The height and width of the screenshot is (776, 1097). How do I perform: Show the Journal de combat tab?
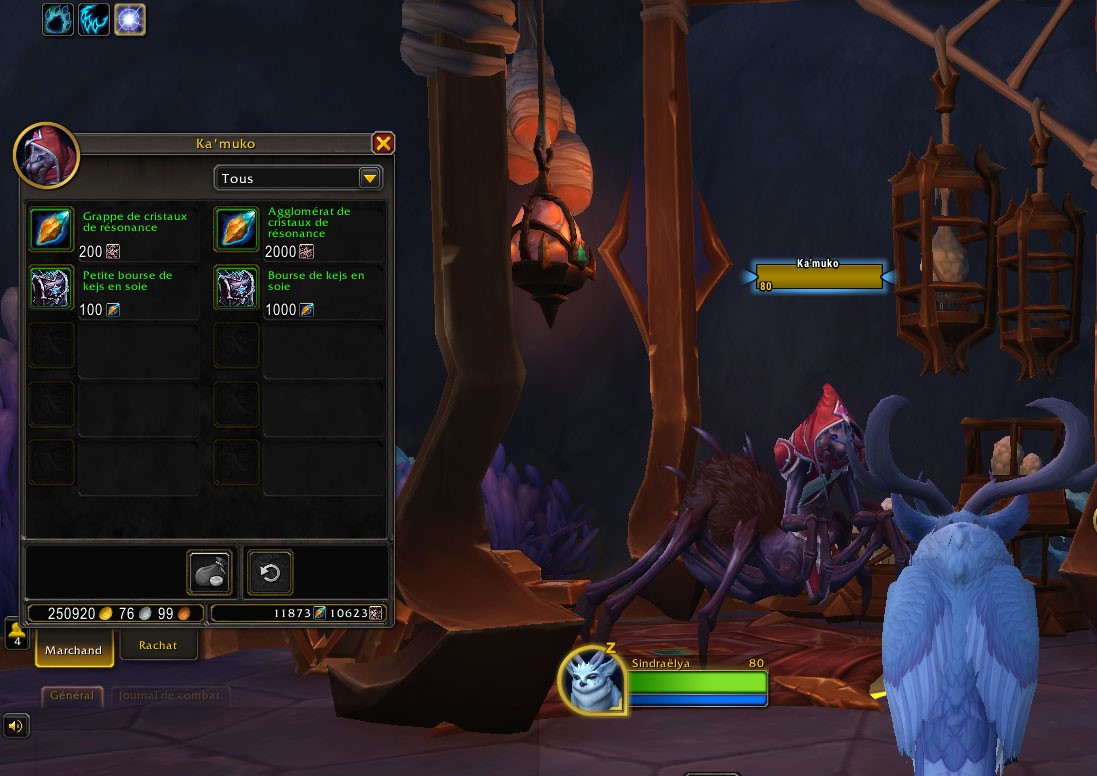[x=169, y=695]
